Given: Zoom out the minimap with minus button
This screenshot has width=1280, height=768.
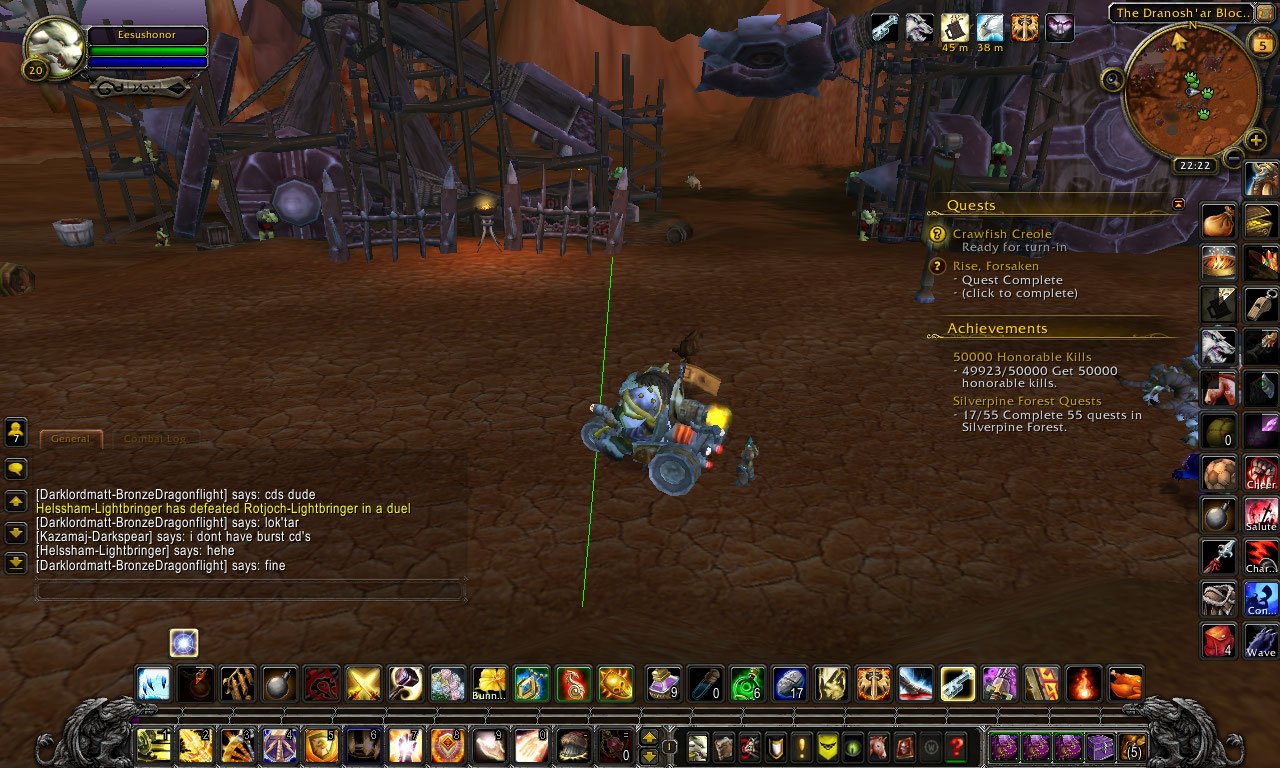Looking at the screenshot, I should point(1233,158).
